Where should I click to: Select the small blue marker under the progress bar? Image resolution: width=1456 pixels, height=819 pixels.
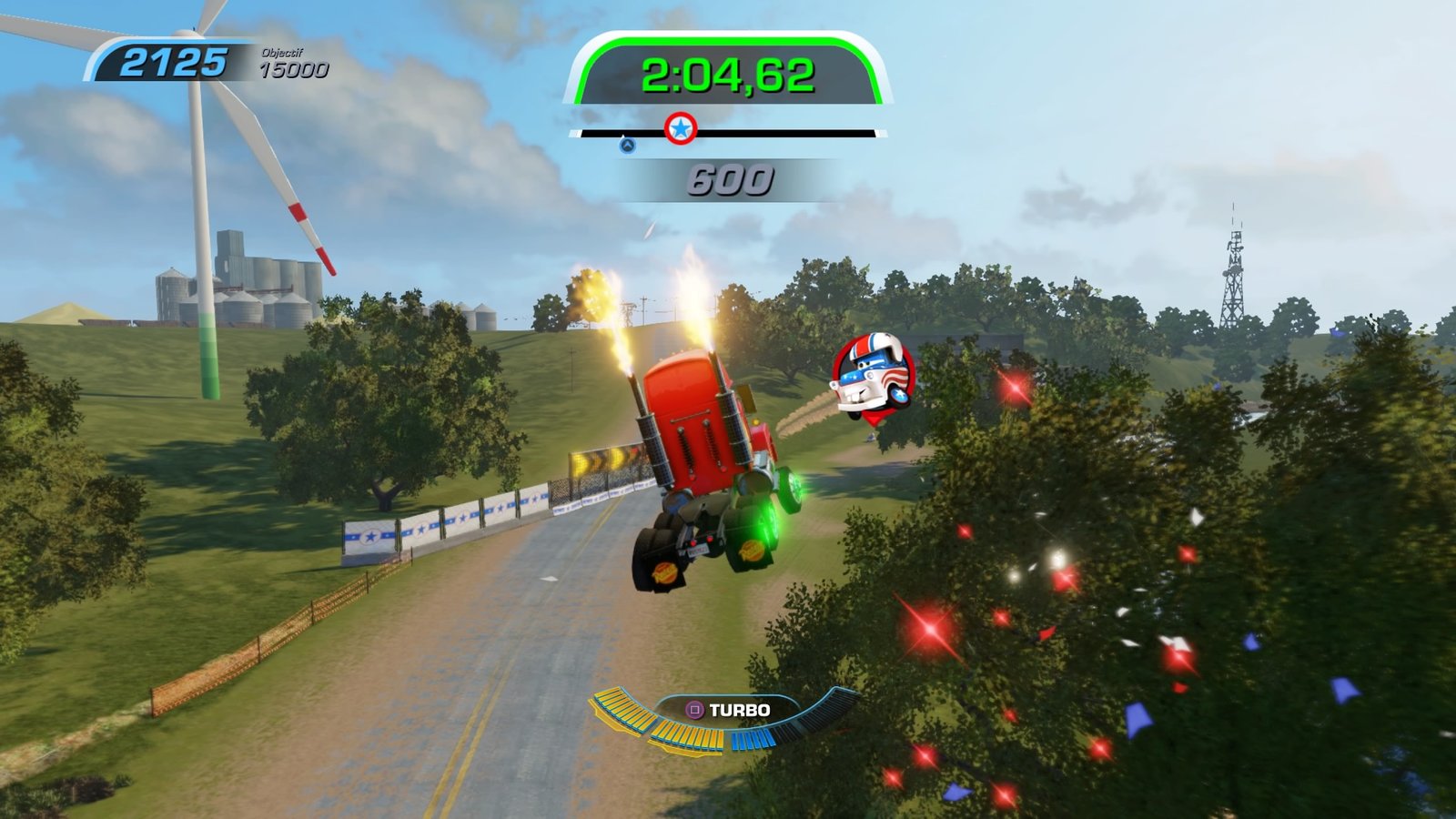tap(627, 145)
